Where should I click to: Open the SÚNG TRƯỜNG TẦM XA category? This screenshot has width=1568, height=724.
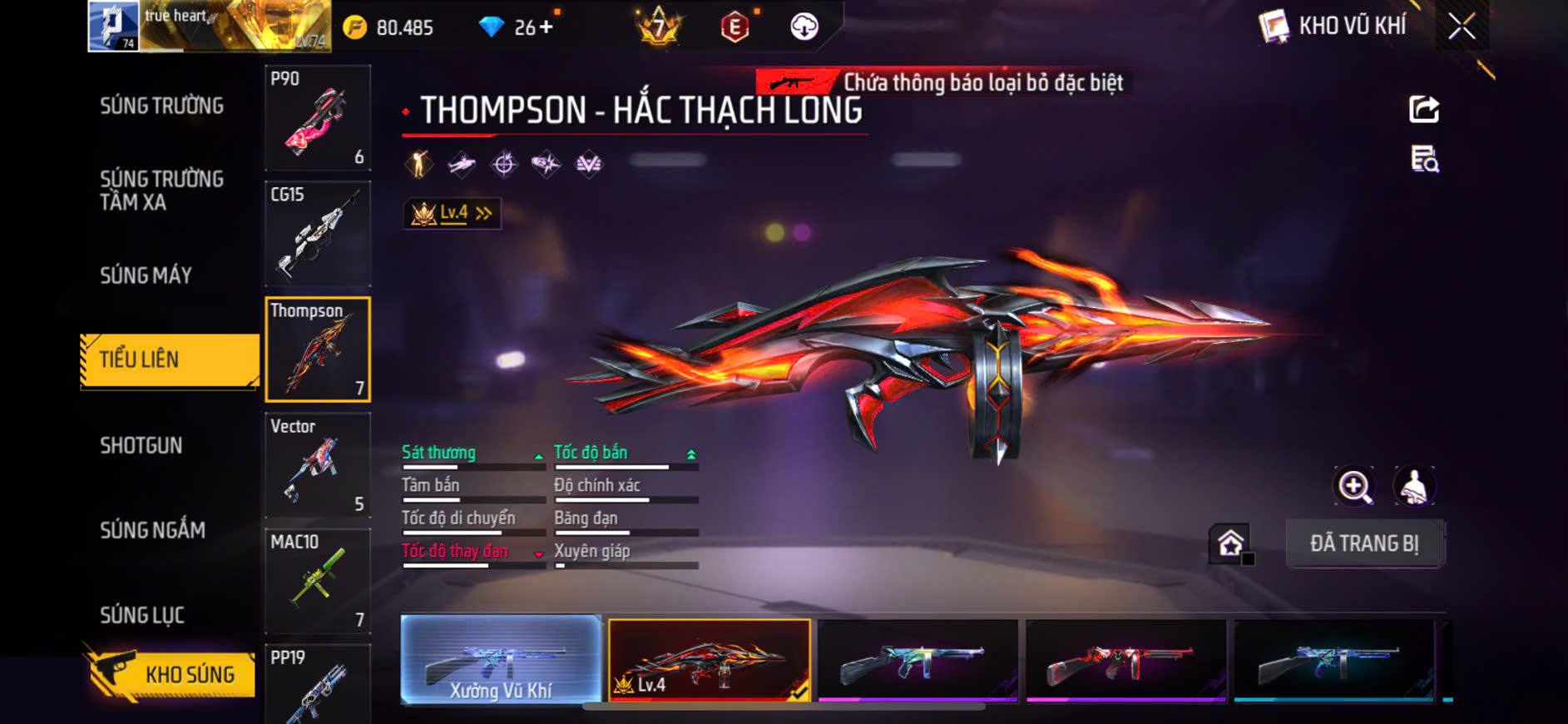(x=162, y=191)
